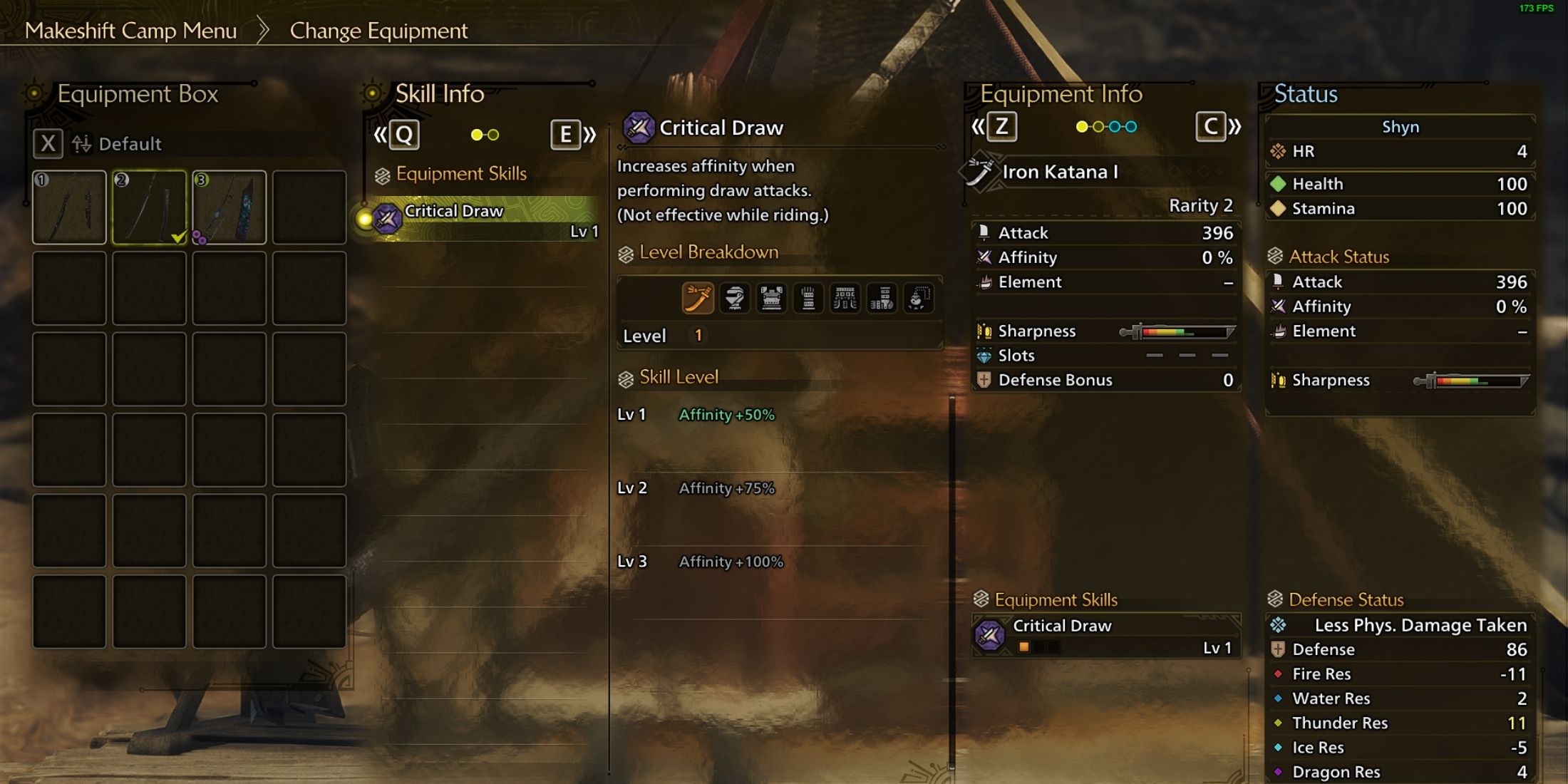Screen dimensions: 1568x784
Task: Select the charm icon in Level Breakdown
Action: (x=917, y=298)
